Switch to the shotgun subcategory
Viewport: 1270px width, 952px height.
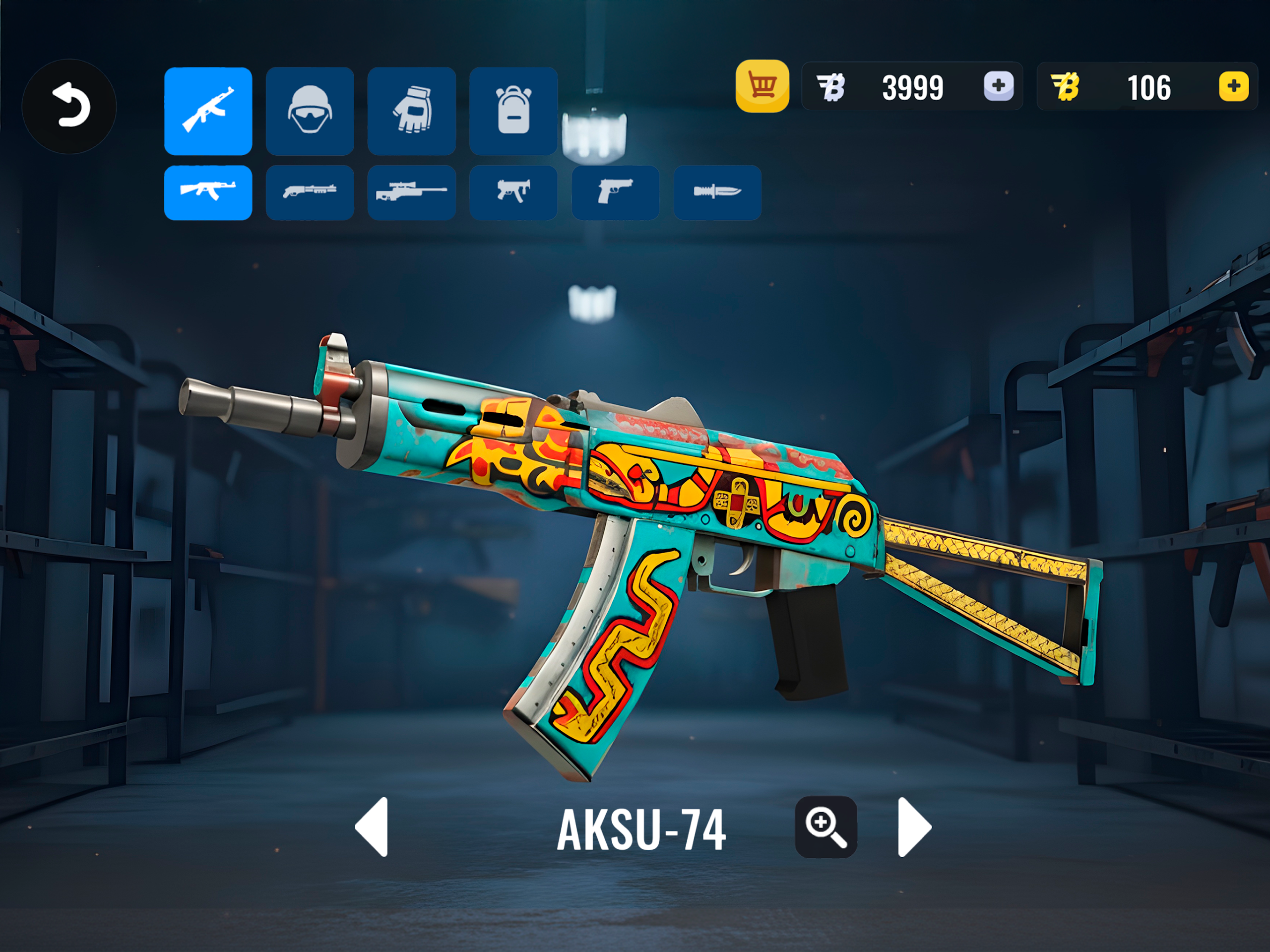310,192
